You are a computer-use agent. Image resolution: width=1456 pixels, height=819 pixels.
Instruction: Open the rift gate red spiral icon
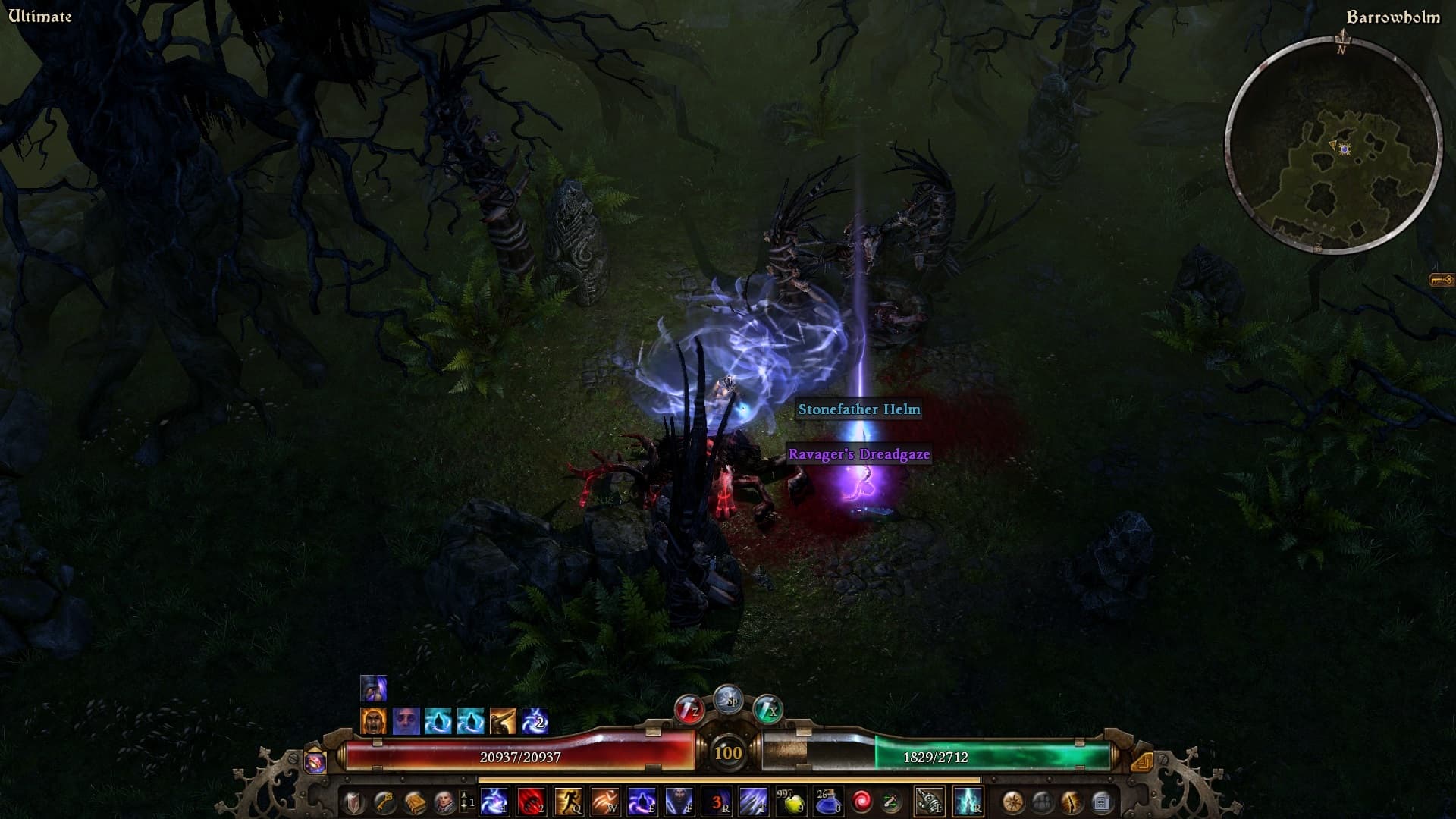[x=862, y=801]
